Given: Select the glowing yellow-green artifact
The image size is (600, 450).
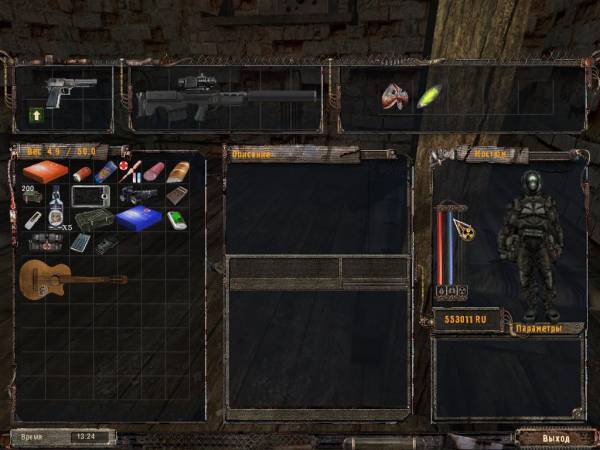Looking at the screenshot, I should 430,97.
